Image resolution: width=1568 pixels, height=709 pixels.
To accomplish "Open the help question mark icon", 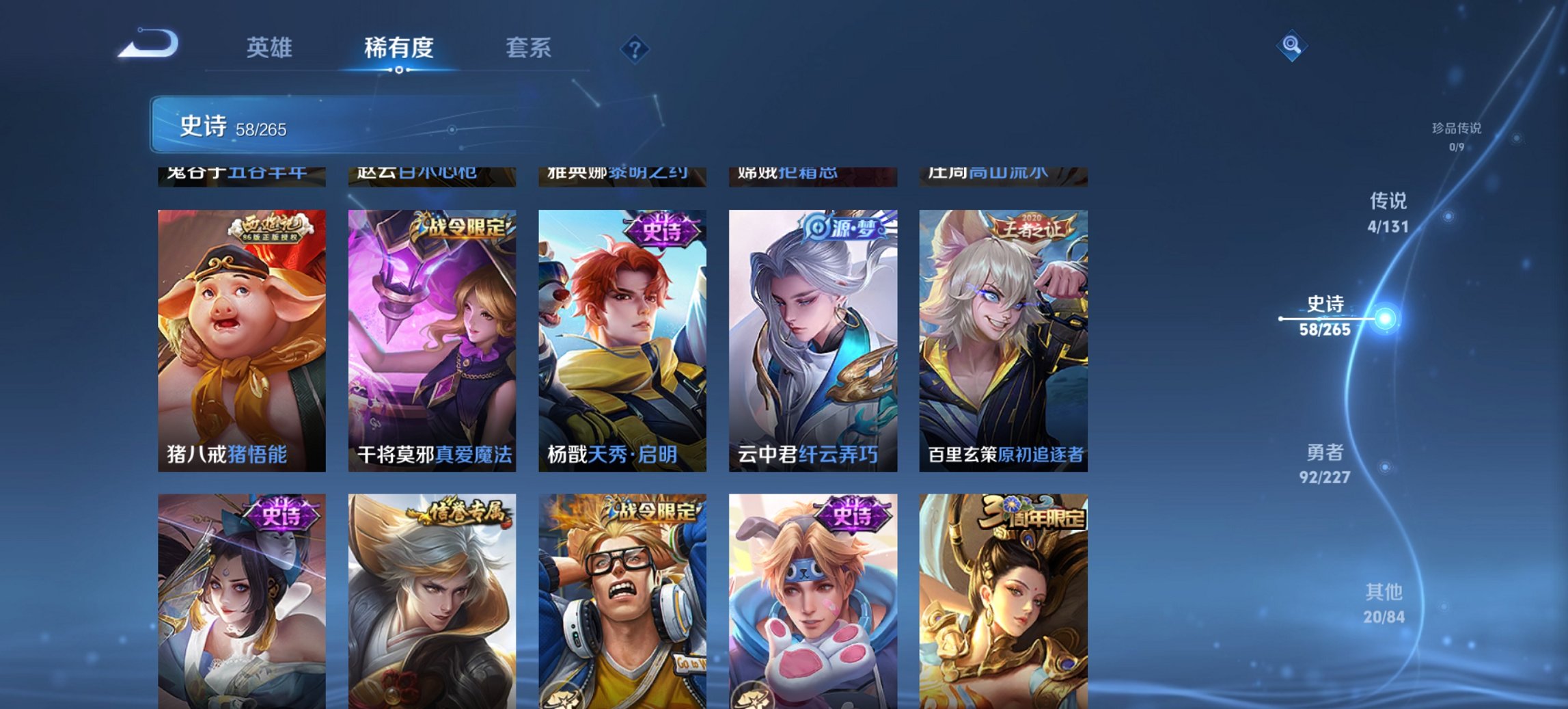I will (x=633, y=48).
